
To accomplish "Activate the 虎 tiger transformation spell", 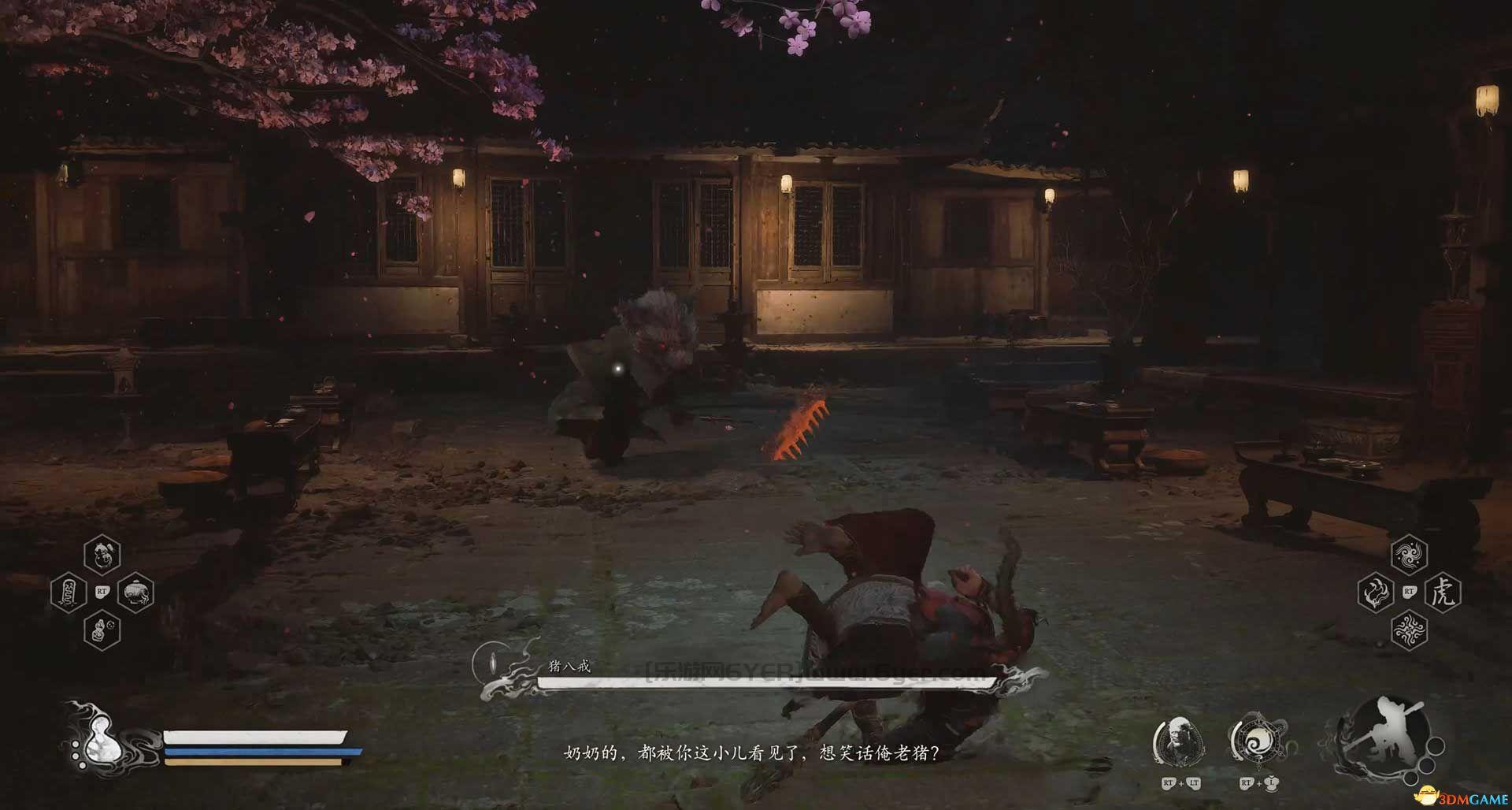I will (1443, 592).
